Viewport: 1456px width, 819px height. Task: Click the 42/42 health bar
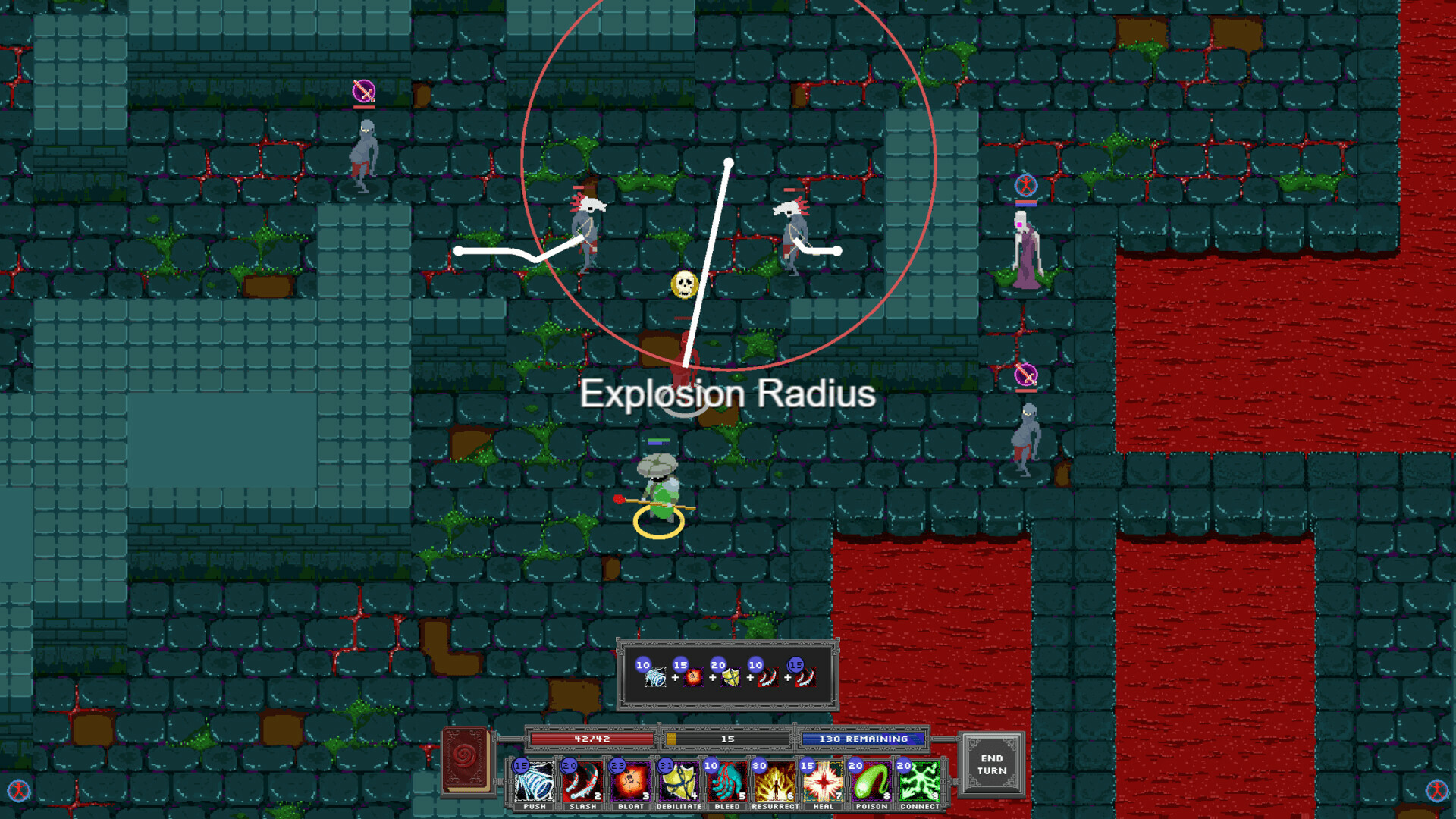pos(592,738)
